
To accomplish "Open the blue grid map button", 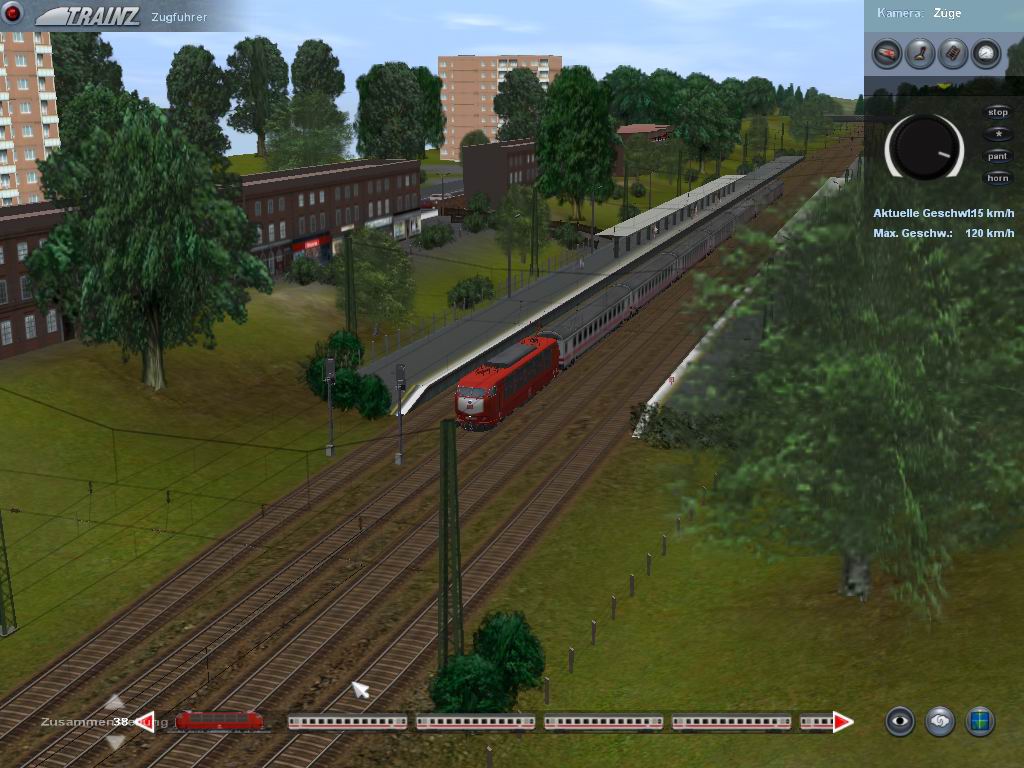I will pyautogui.click(x=980, y=721).
